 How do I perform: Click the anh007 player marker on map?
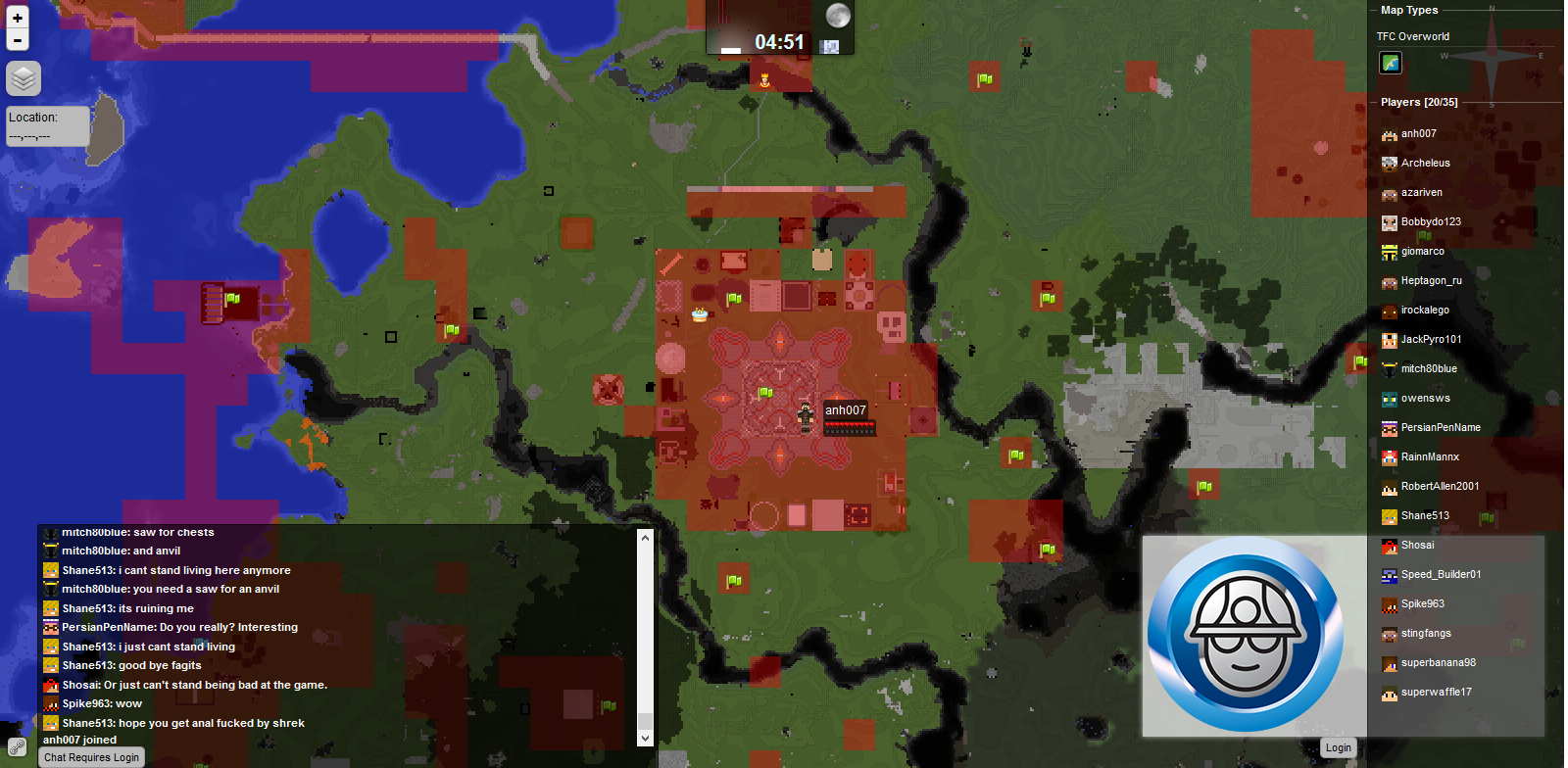[x=806, y=416]
